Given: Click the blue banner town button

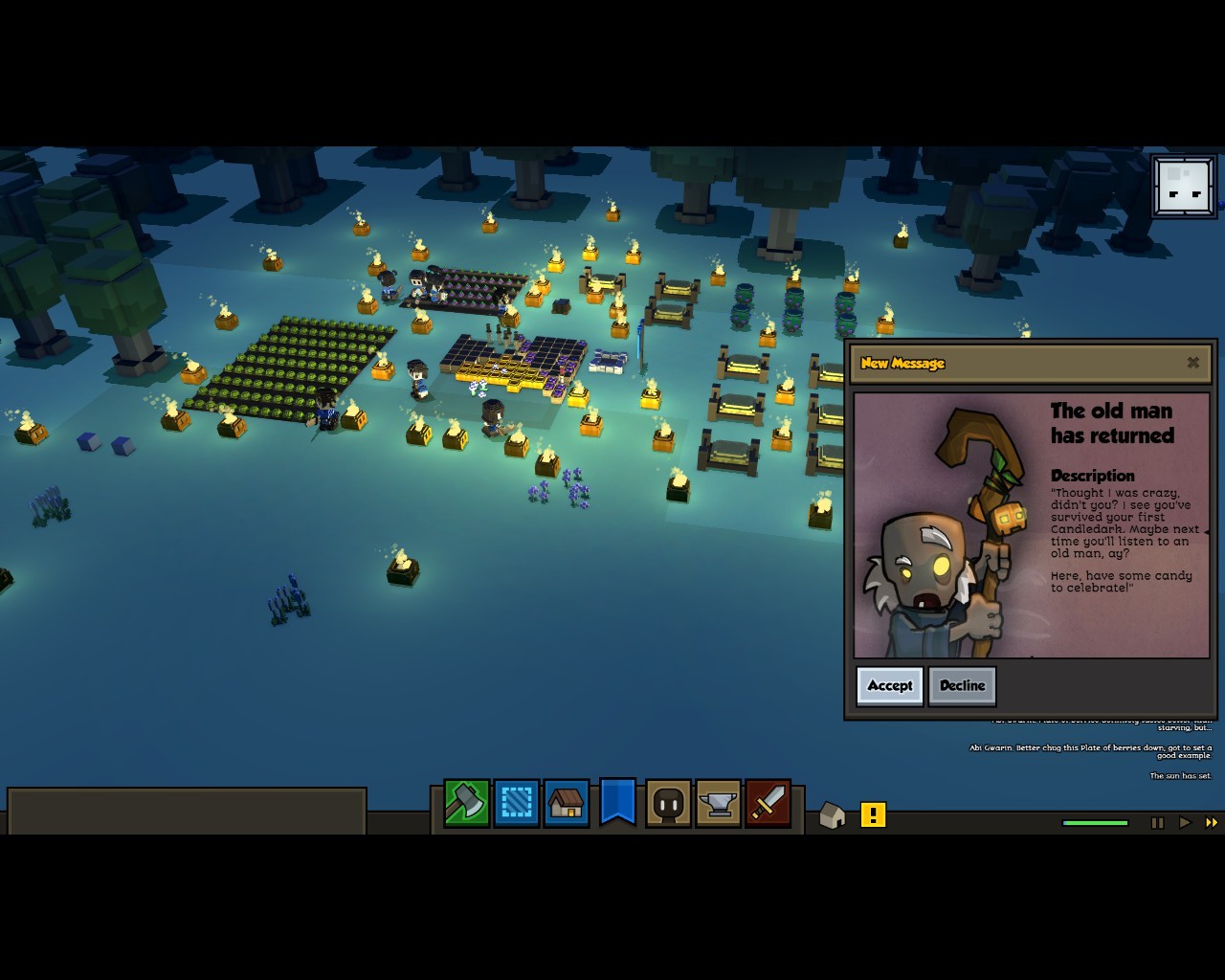Looking at the screenshot, I should tap(617, 801).
